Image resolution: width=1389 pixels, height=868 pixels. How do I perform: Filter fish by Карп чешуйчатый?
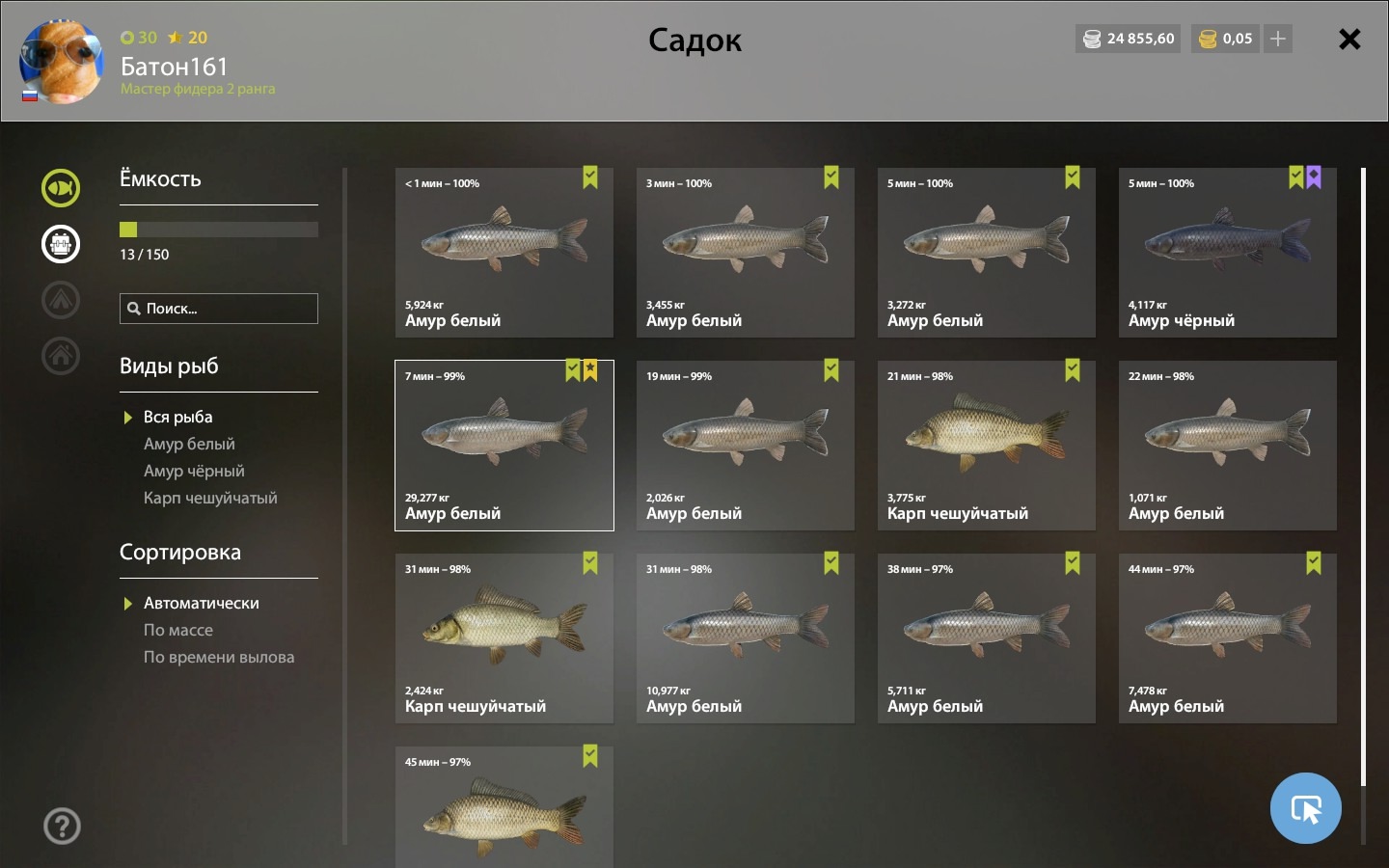pos(210,498)
